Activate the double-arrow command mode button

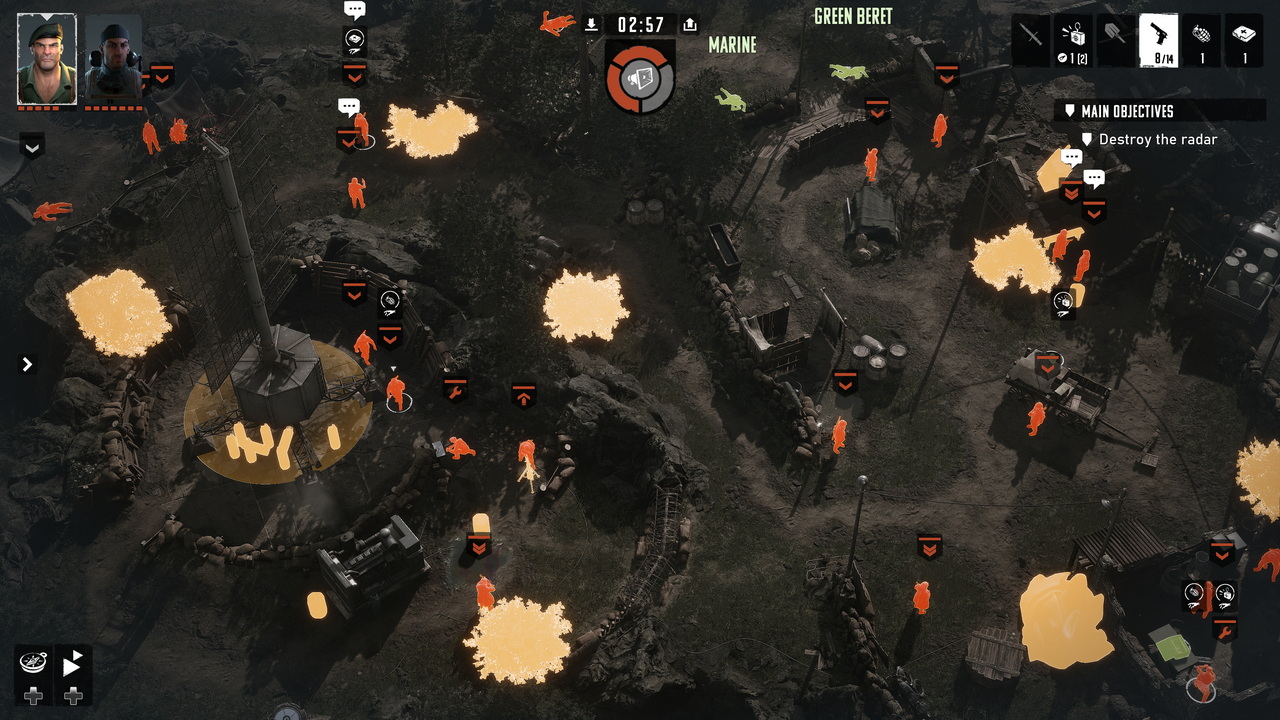pyautogui.click(x=73, y=662)
